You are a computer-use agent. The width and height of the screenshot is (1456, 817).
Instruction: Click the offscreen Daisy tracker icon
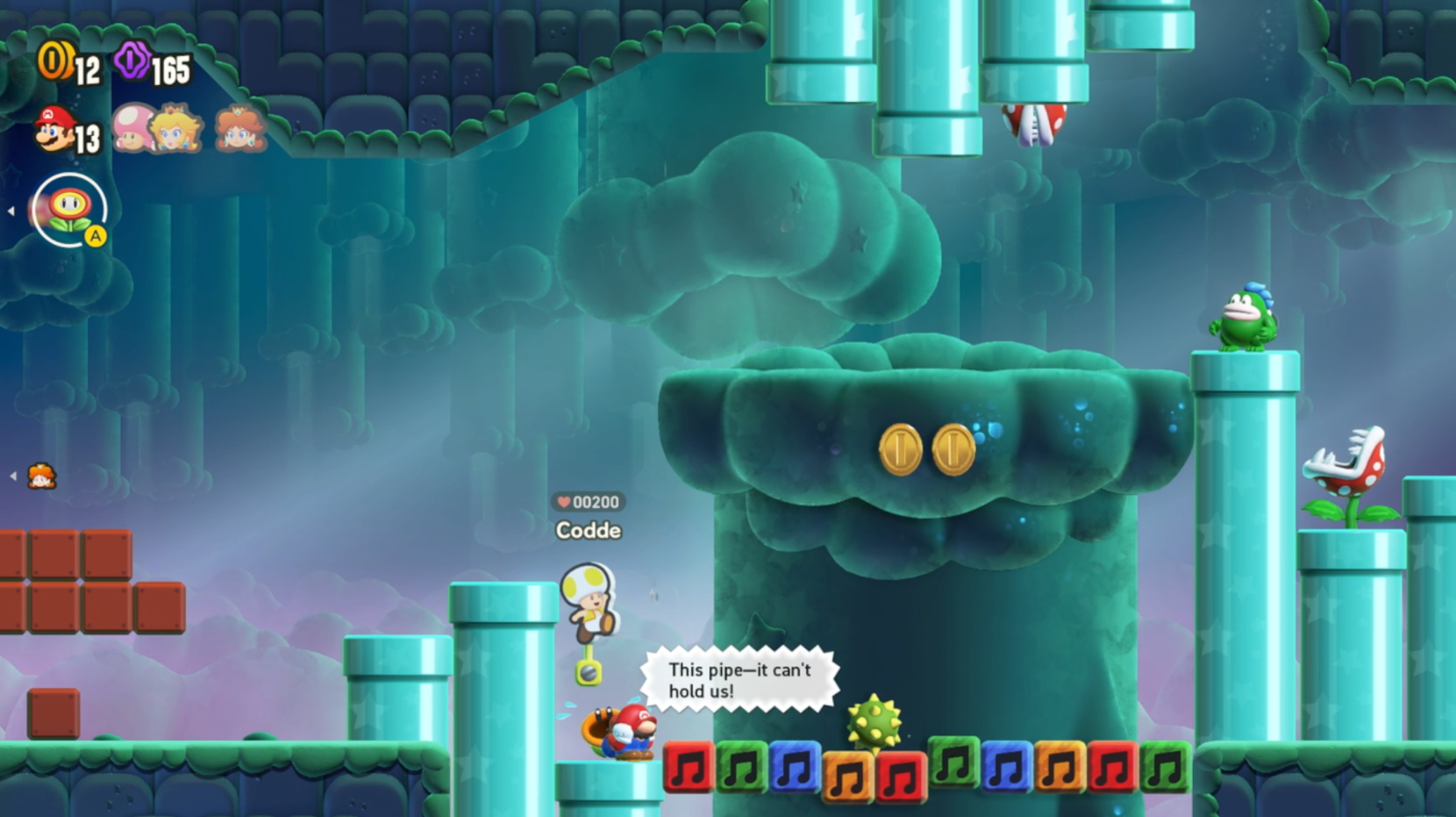tap(44, 475)
